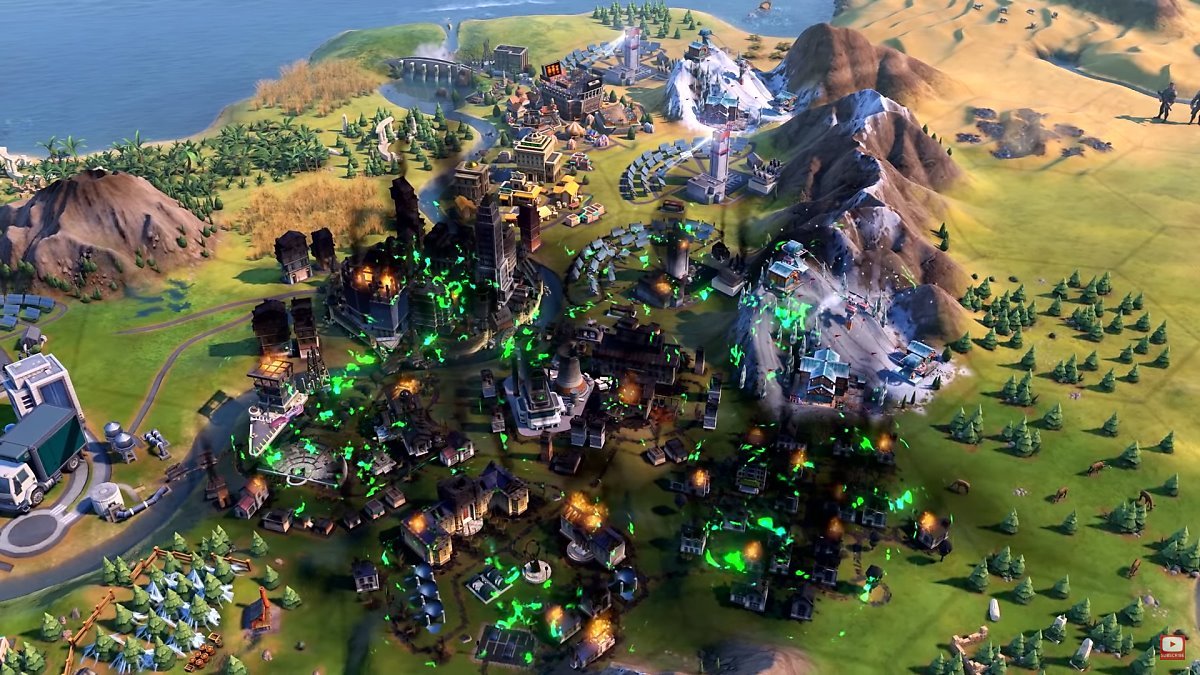Click the red YouTube Subscribe button
The width and height of the screenshot is (1200, 675).
1172,647
